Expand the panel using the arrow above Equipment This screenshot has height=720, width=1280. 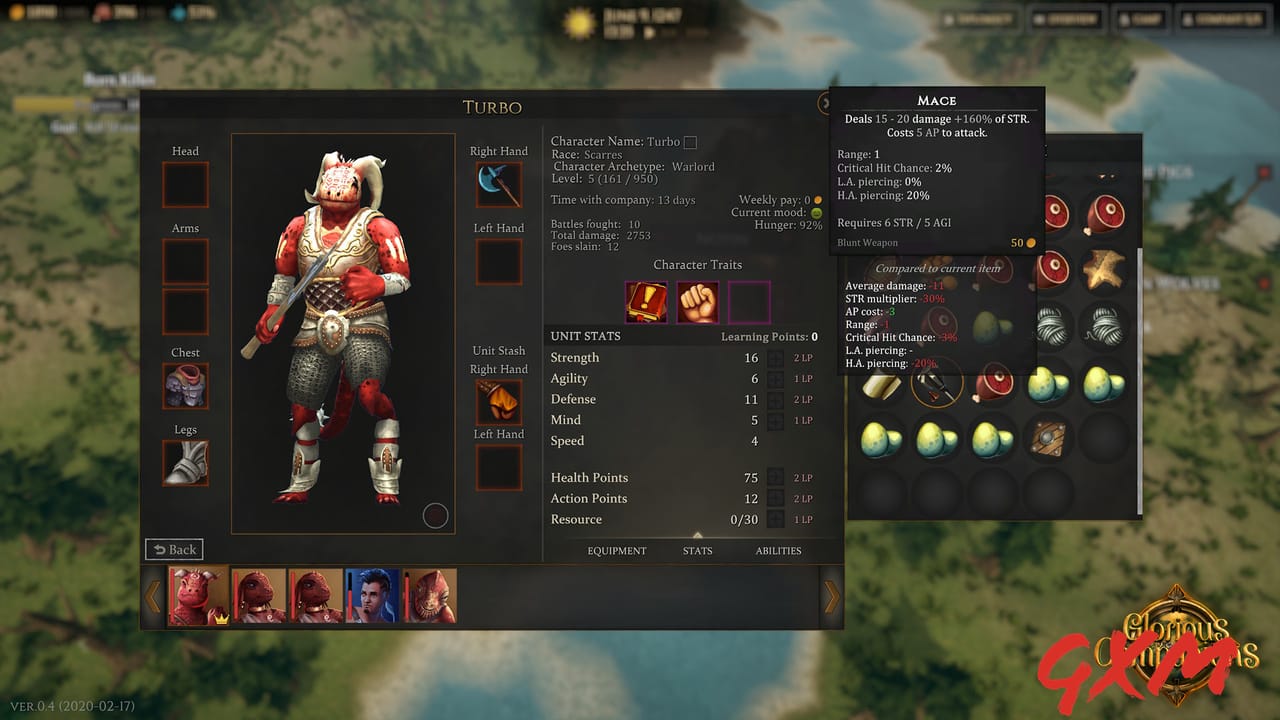point(697,536)
